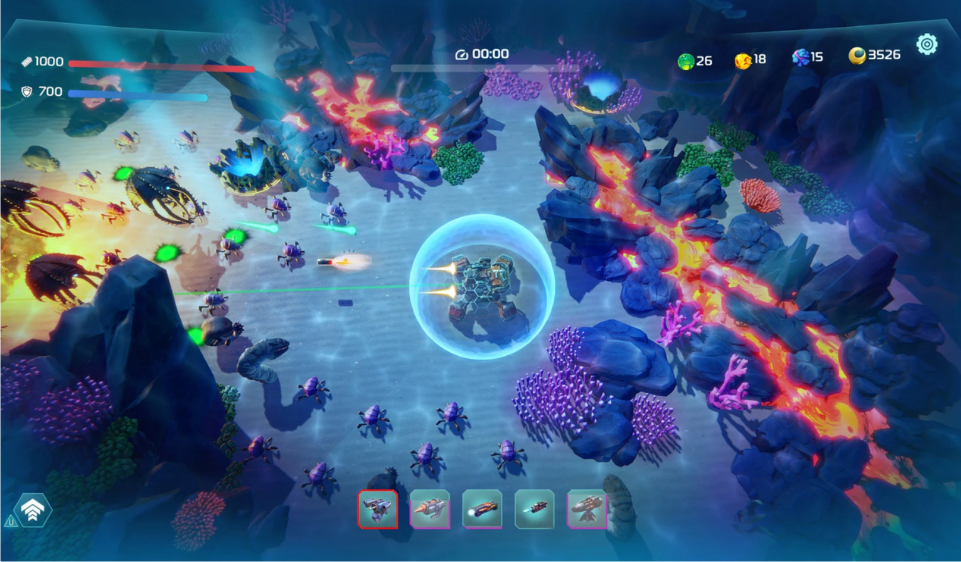Select the red-bordered twin cannon weapon slot
This screenshot has height=562, width=961.
coord(377,509)
